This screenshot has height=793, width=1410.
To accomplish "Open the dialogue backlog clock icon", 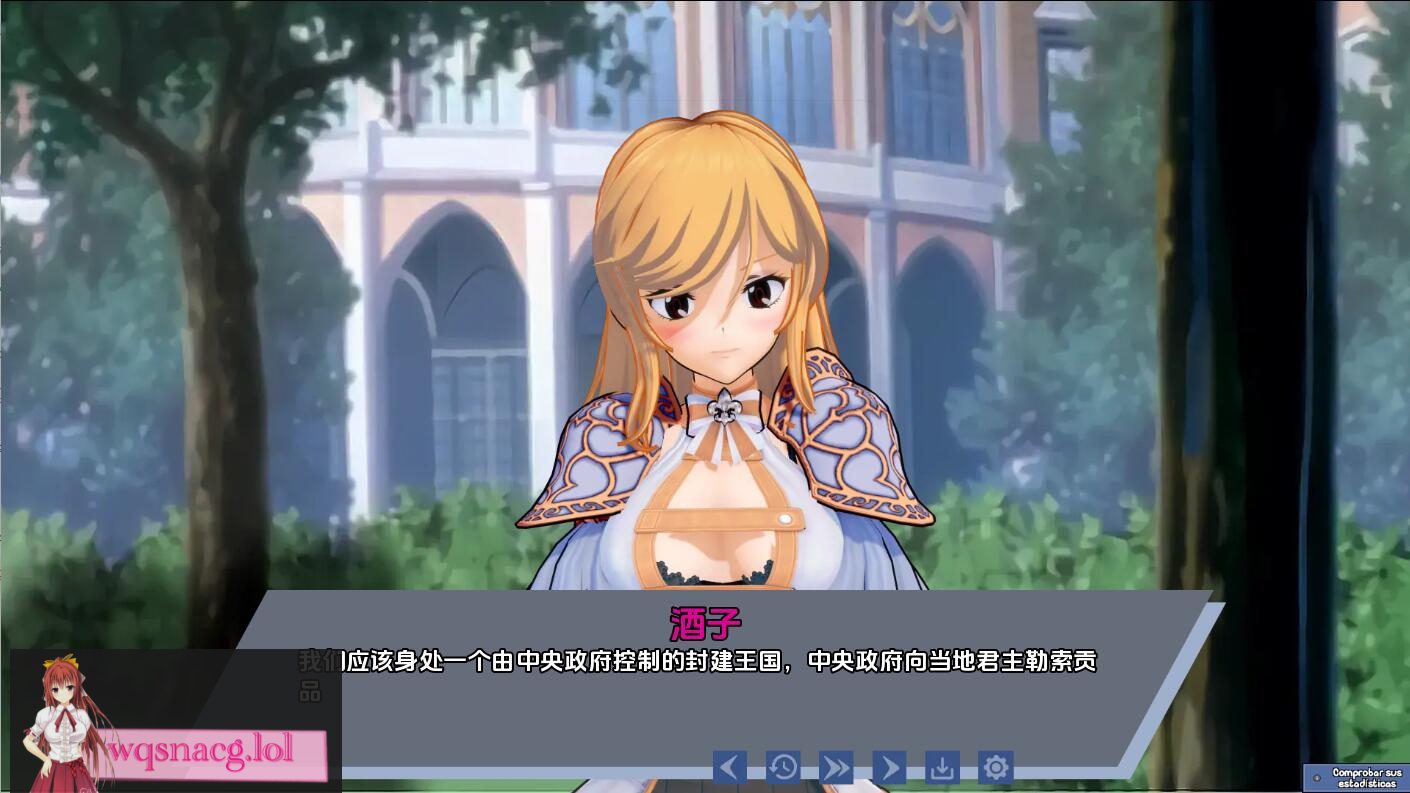I will click(x=783, y=767).
